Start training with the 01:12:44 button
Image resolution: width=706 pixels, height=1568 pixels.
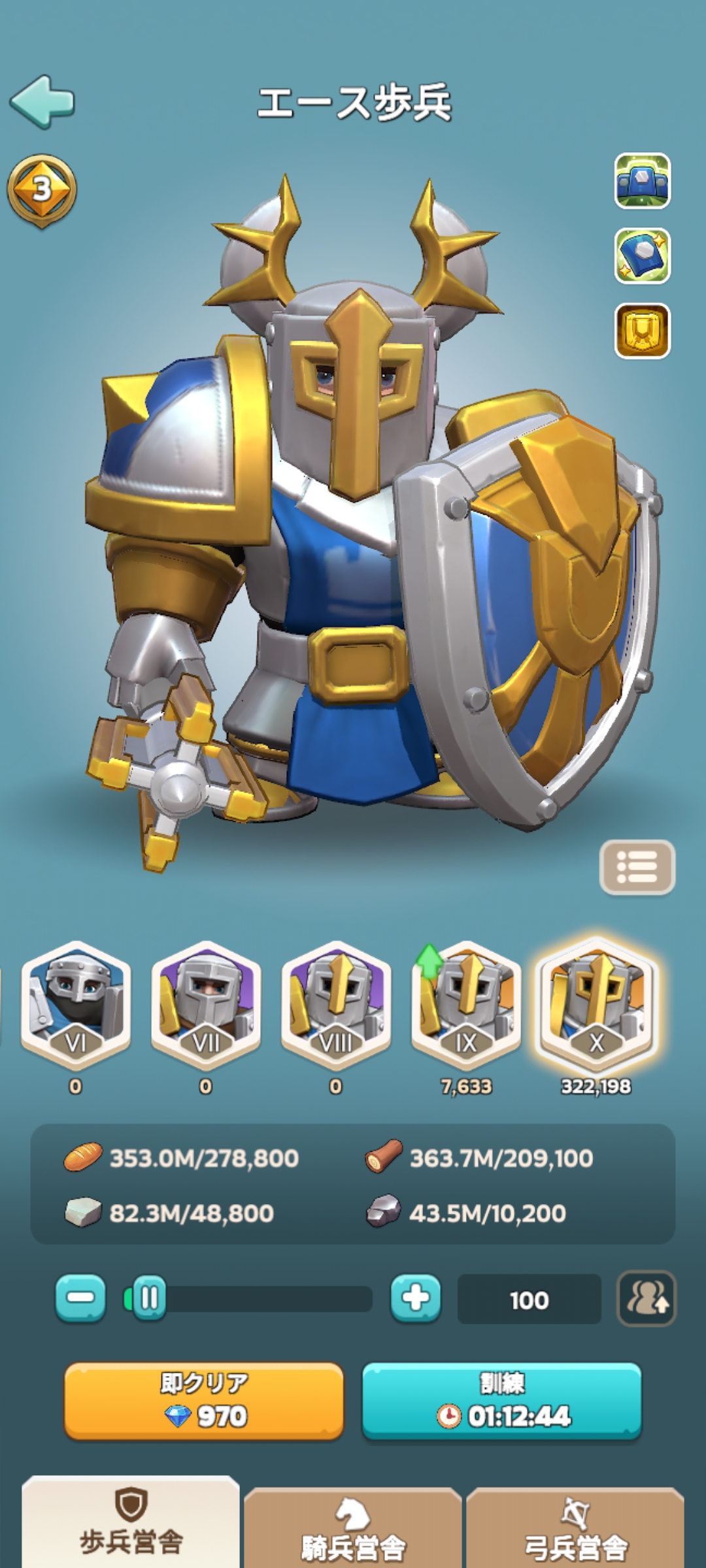tap(501, 1400)
